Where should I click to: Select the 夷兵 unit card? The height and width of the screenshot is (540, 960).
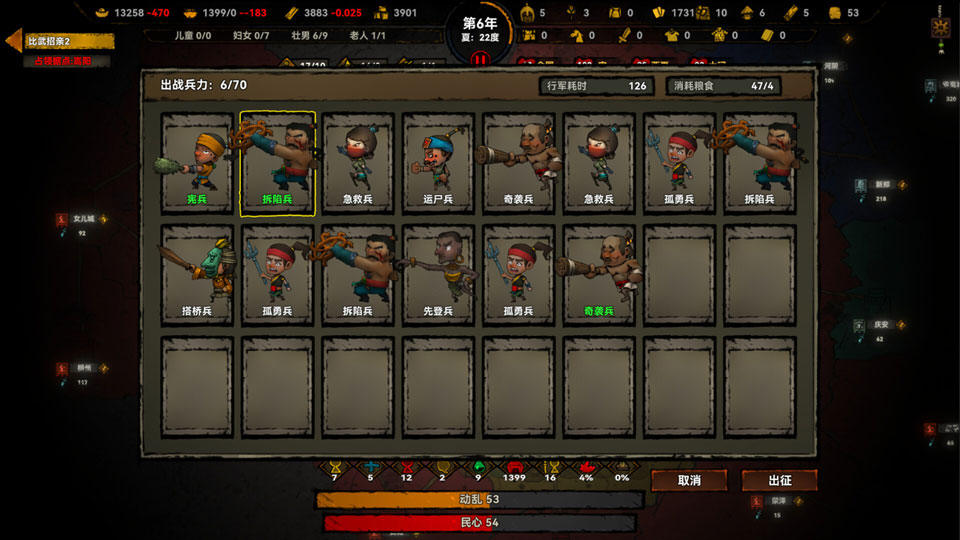pos(197,163)
